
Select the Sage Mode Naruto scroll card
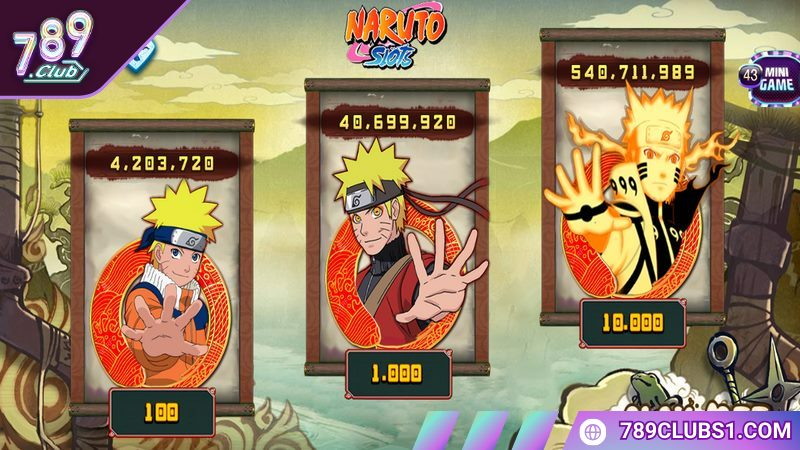pyautogui.click(x=397, y=240)
